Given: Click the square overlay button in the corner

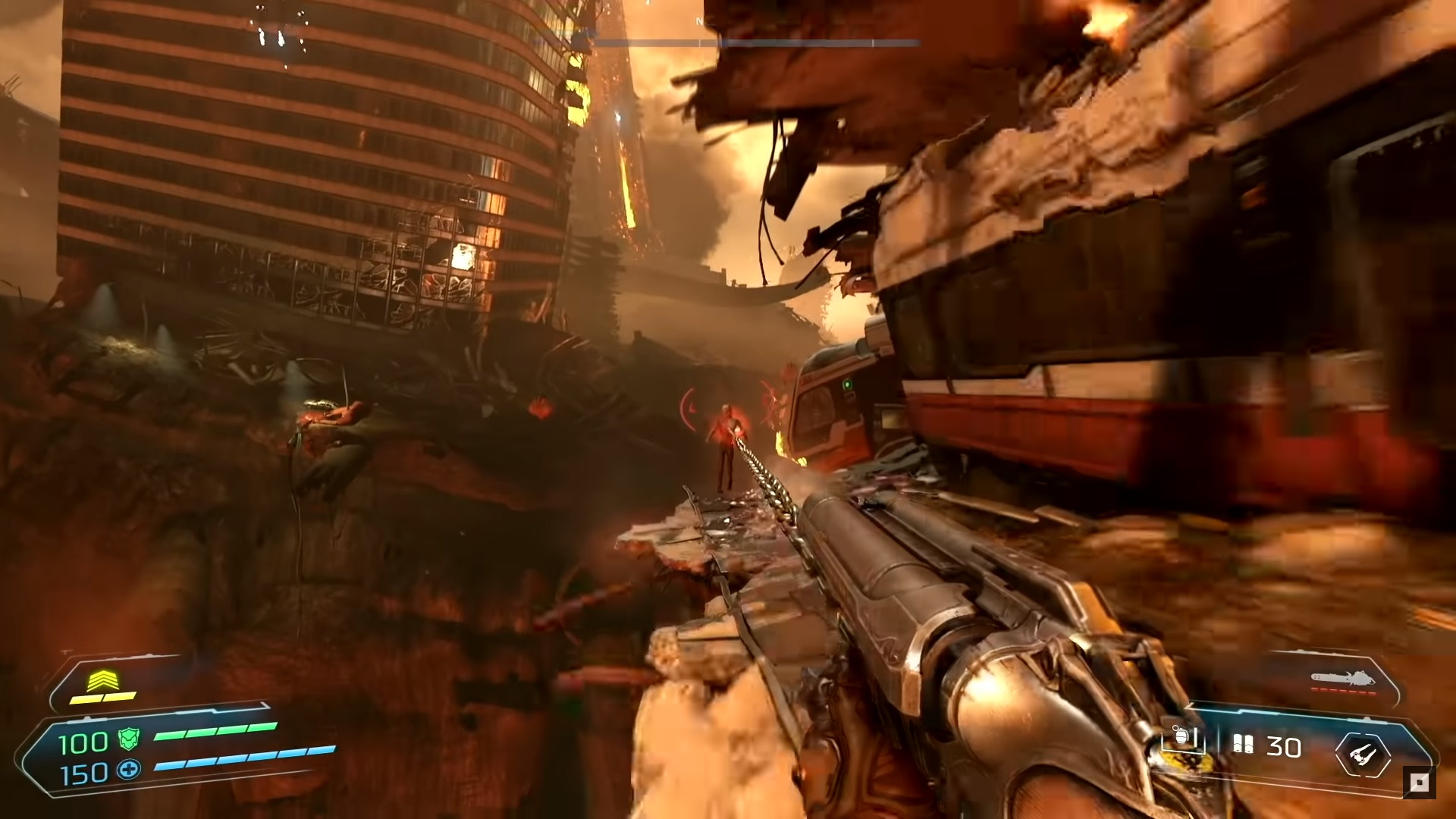Looking at the screenshot, I should pos(1419,783).
